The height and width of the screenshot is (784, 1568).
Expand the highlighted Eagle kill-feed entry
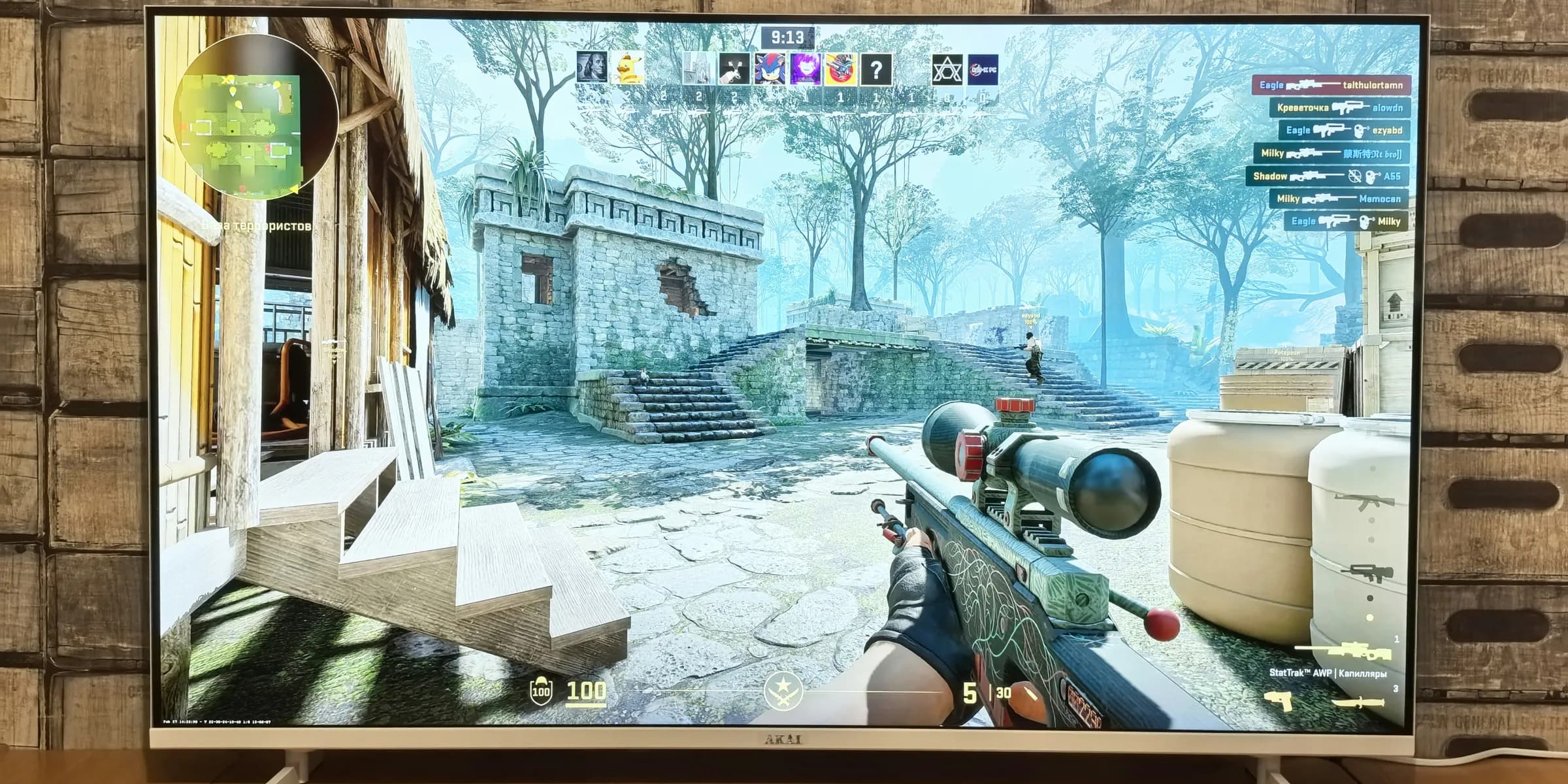click(x=1330, y=85)
